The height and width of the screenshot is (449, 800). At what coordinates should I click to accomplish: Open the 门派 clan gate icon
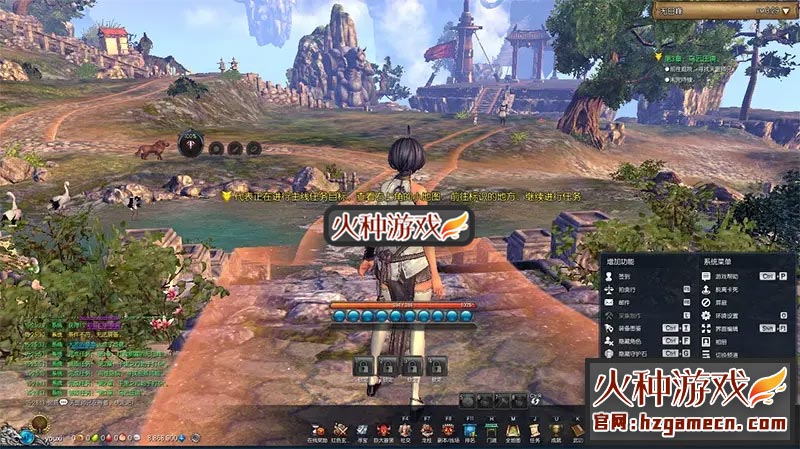coord(491,431)
